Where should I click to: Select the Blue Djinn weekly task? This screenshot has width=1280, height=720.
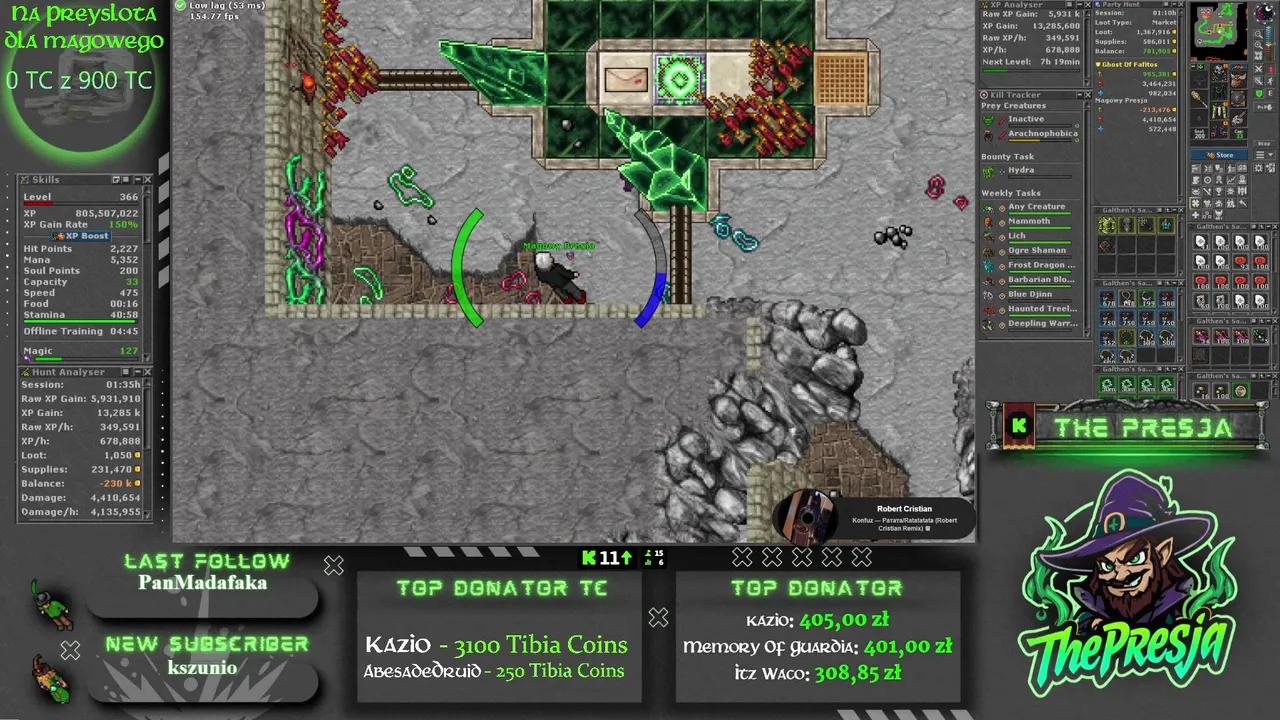click(x=1030, y=294)
